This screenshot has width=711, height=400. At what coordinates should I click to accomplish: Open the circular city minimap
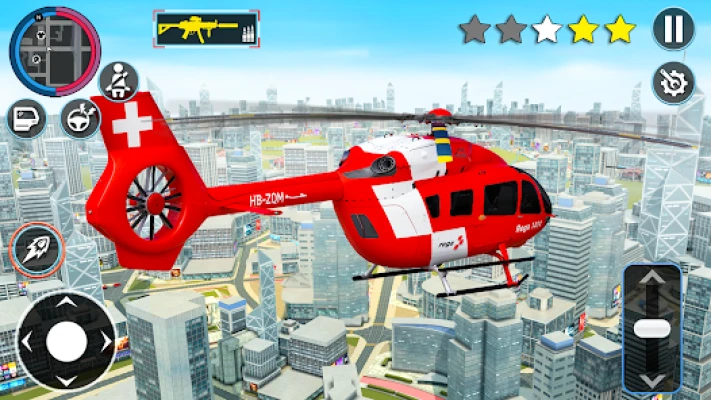click(55, 50)
